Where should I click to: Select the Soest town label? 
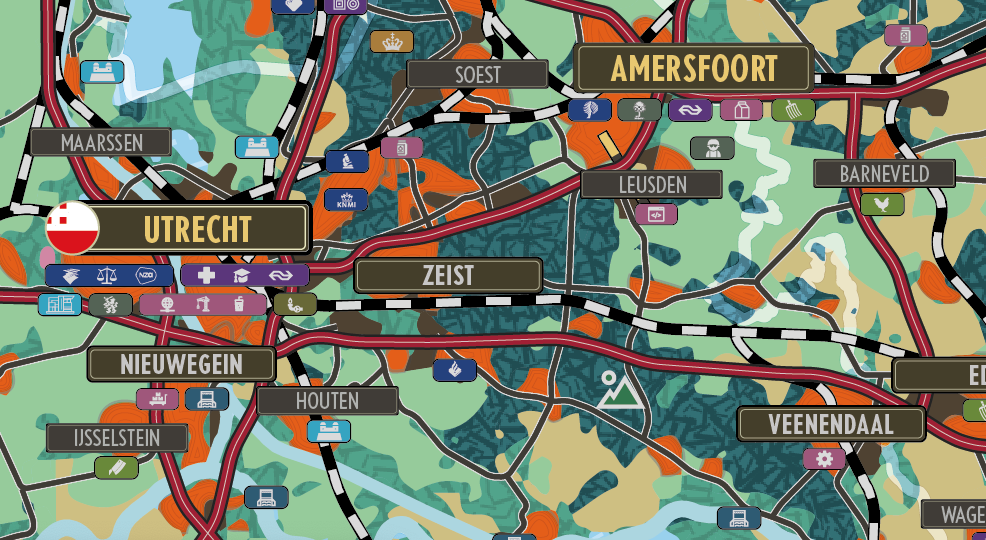pyautogui.click(x=477, y=74)
